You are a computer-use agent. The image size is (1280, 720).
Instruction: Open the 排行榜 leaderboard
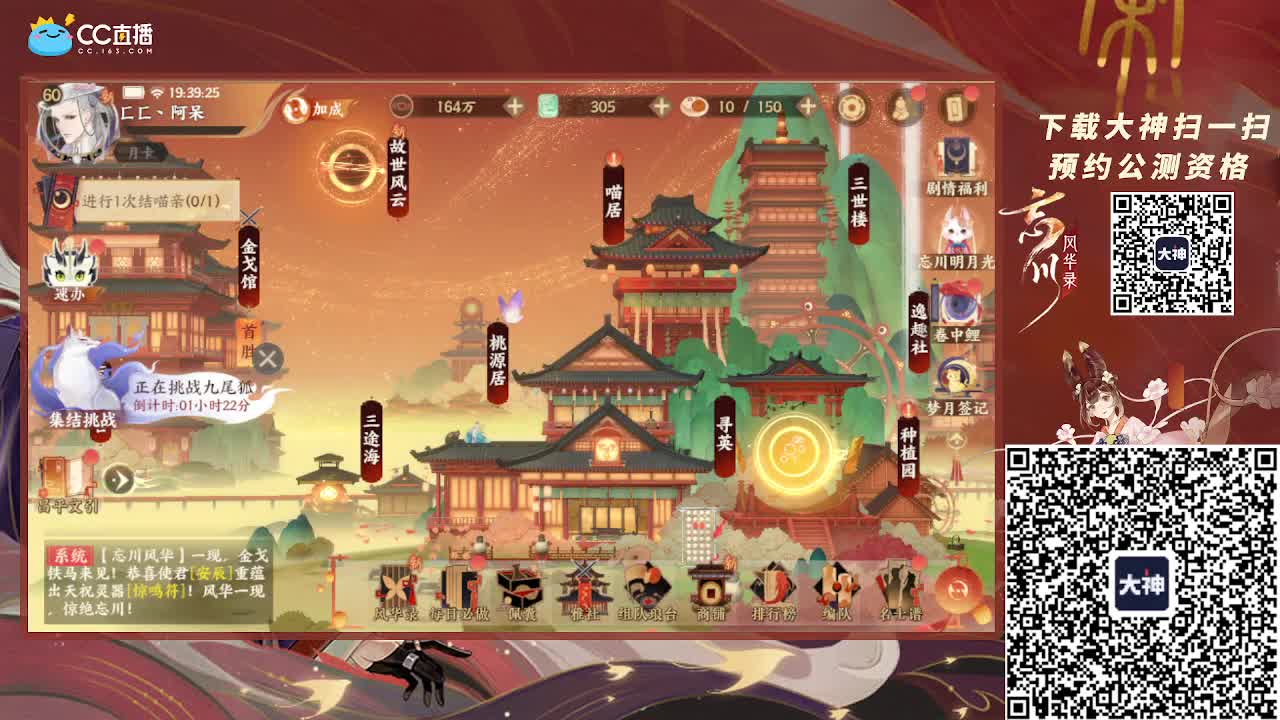(x=773, y=586)
